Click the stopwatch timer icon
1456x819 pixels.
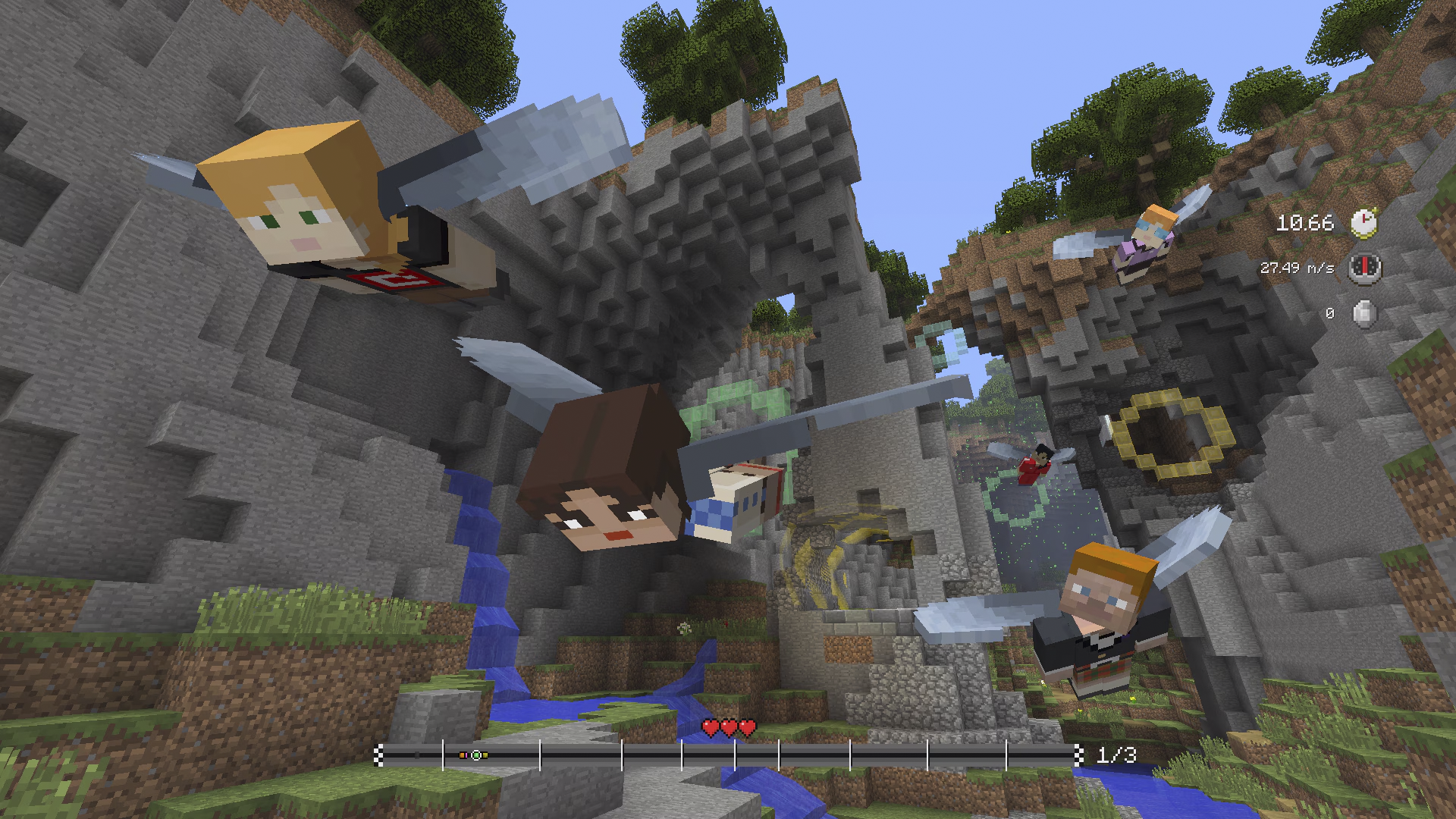(1364, 223)
